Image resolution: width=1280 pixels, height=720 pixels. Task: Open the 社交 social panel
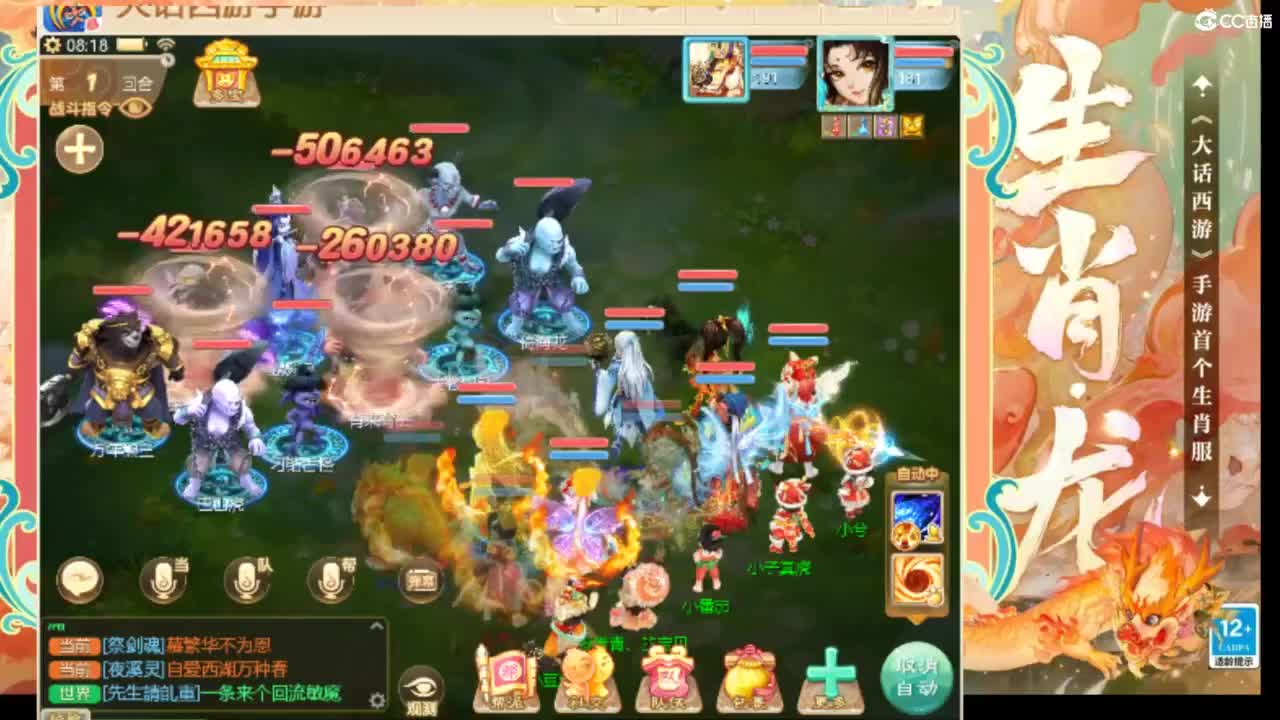click(587, 673)
